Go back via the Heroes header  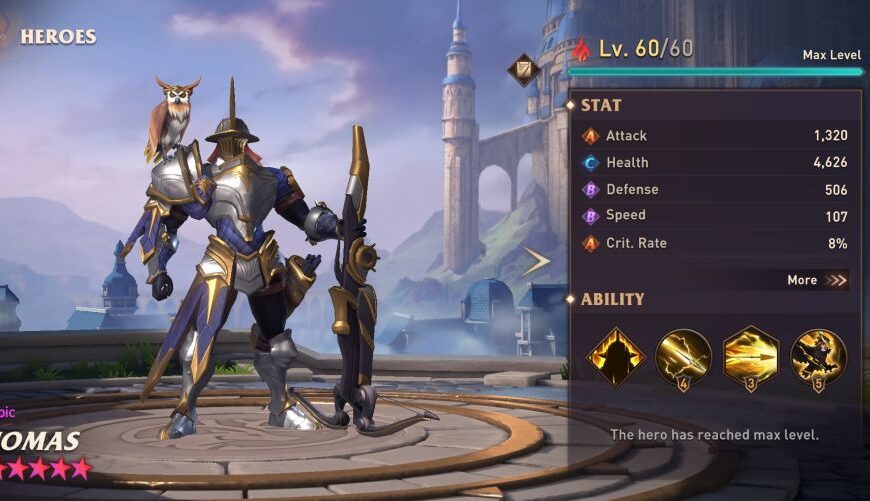(x=57, y=37)
